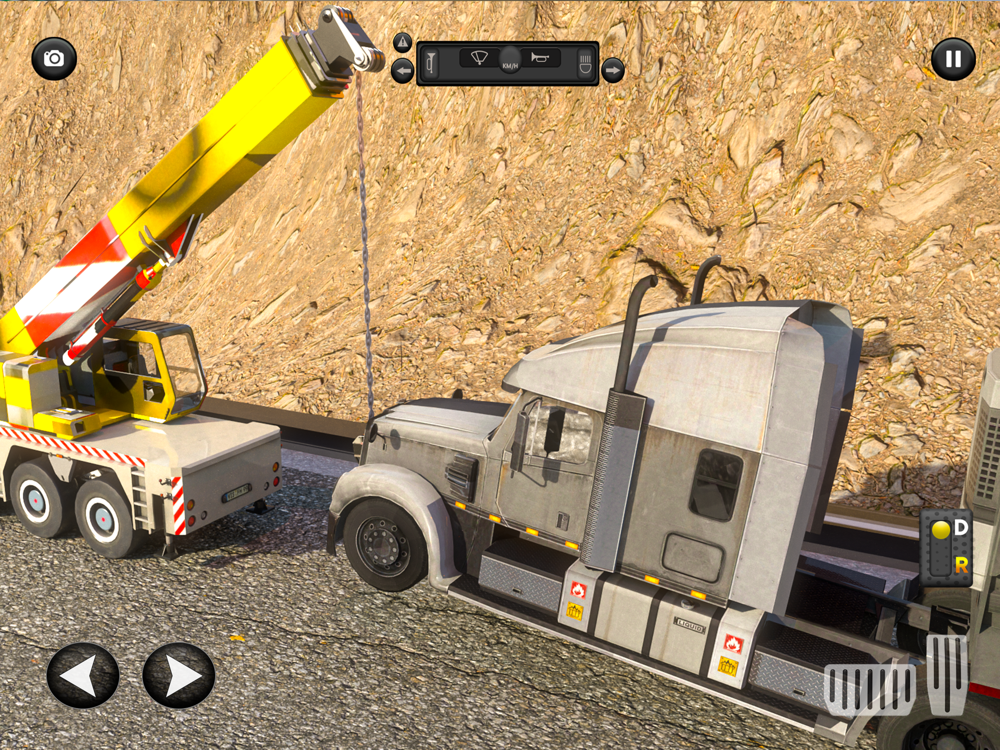Toggle the windshield wipers
1000x750 pixels.
[480, 57]
